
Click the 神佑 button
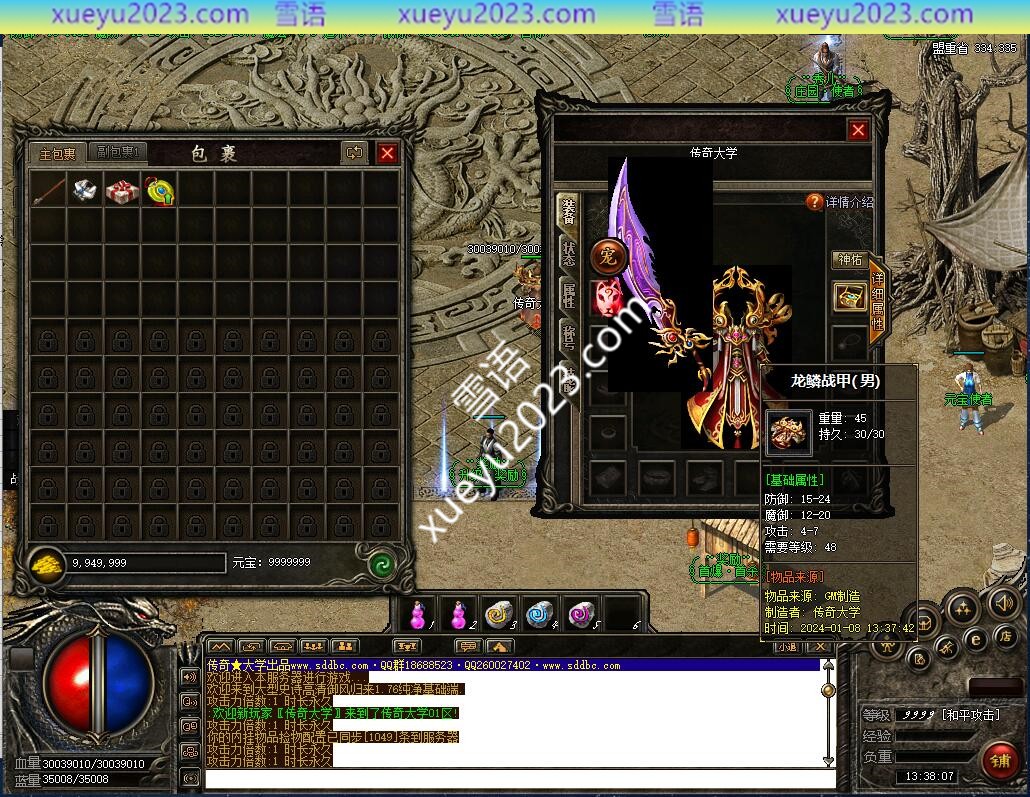pos(849,260)
